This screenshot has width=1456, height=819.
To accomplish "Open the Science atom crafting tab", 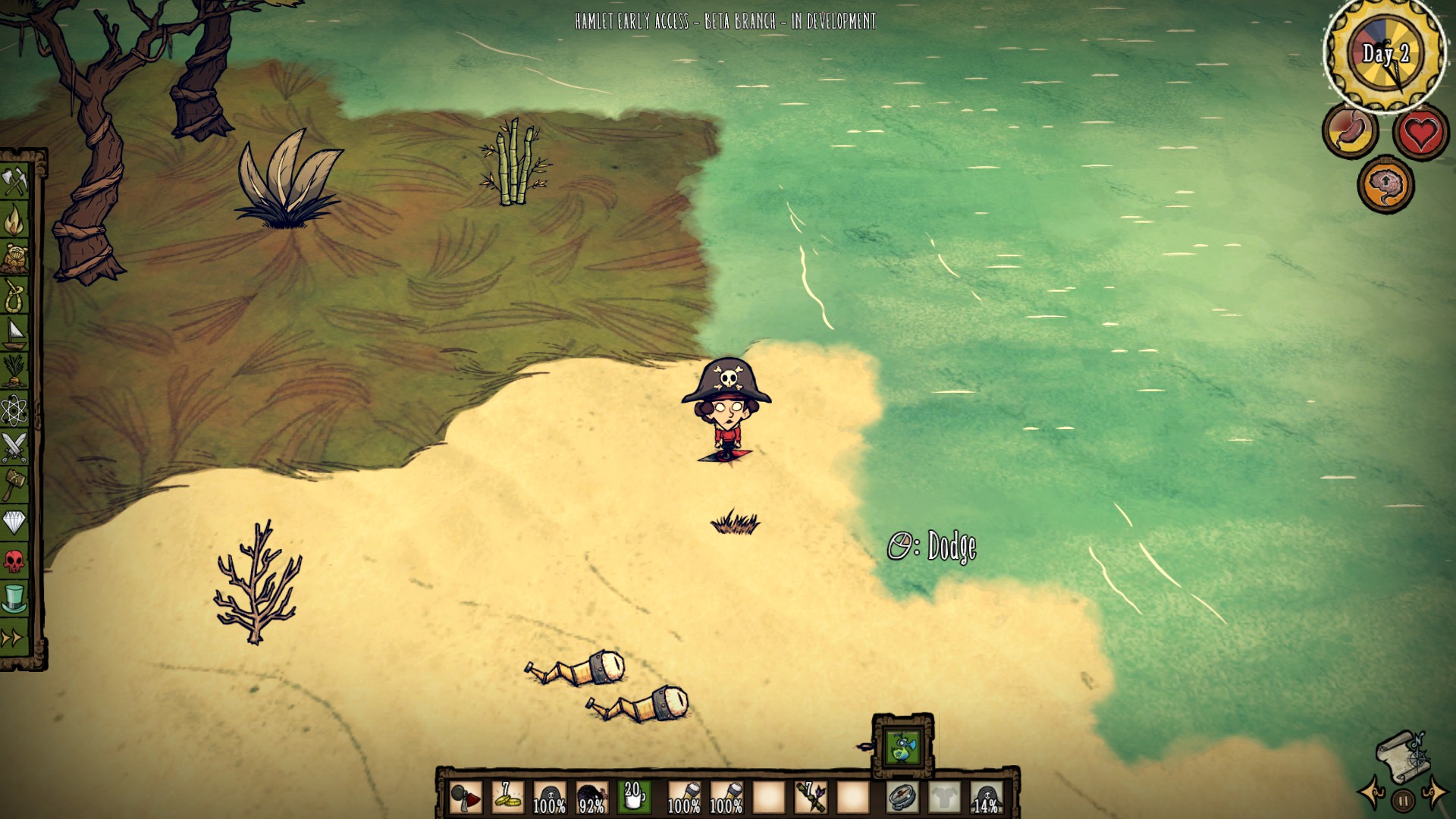I will 14,409.
